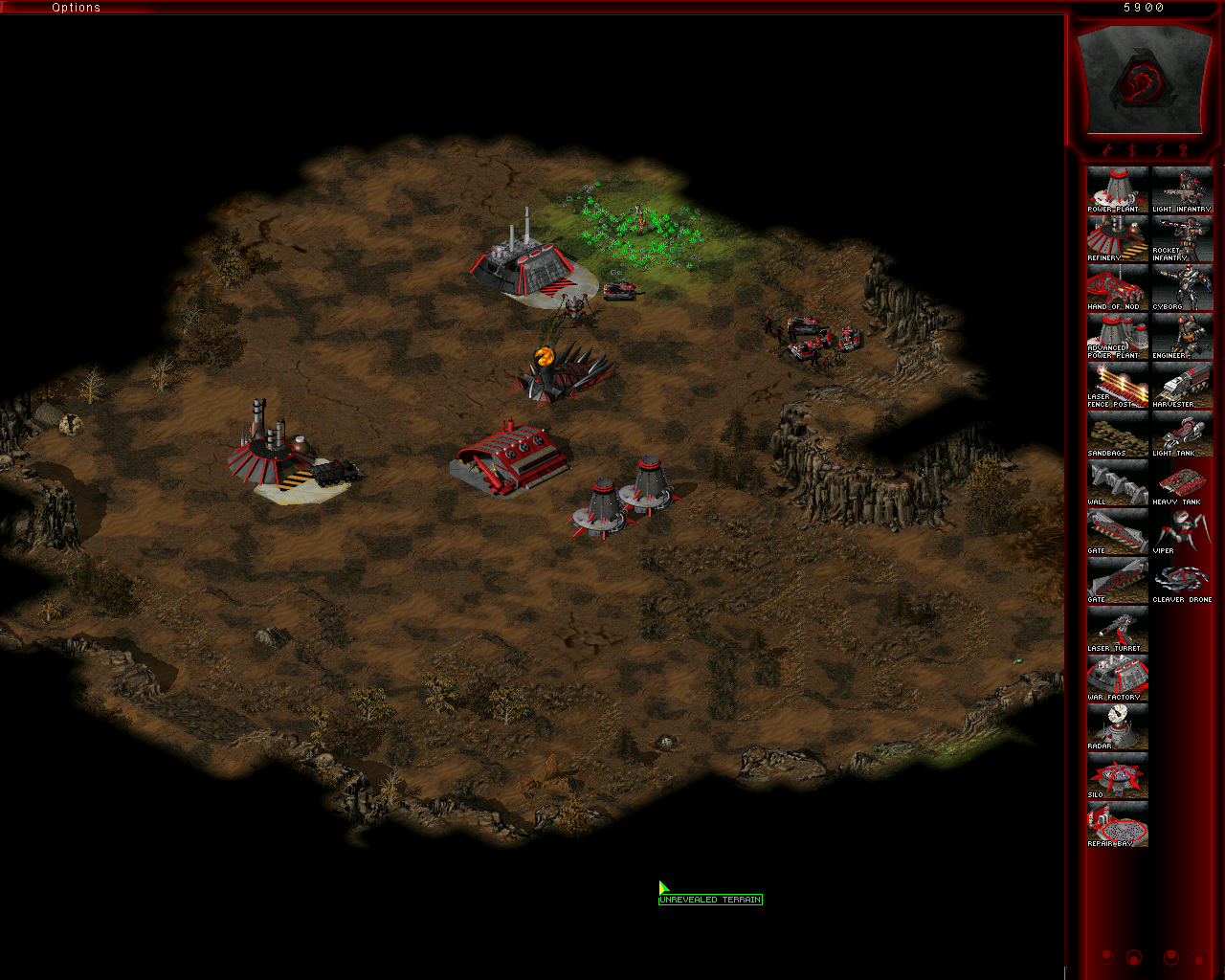
Task: Train a Cyborg soldier
Action: tap(1182, 286)
